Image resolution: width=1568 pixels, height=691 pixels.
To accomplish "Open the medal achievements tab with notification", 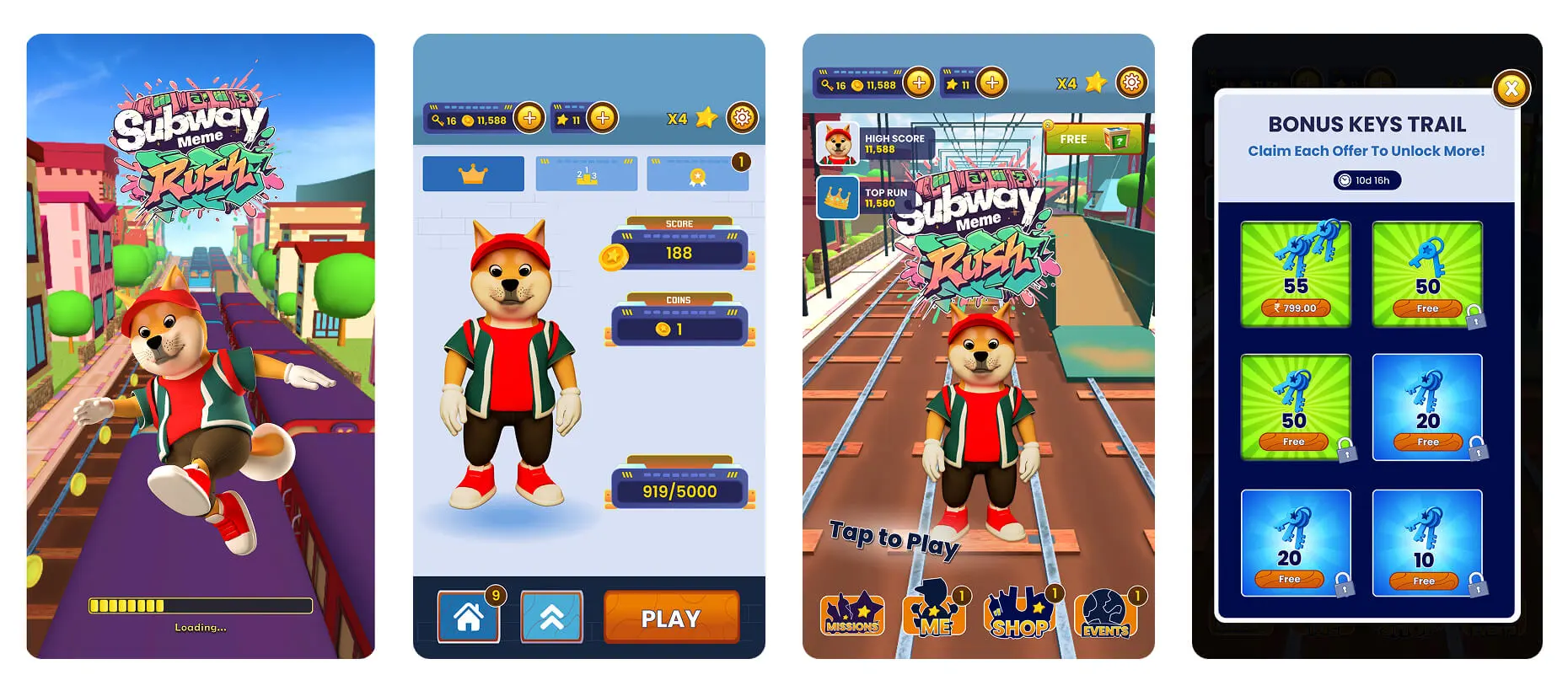I will tap(698, 173).
